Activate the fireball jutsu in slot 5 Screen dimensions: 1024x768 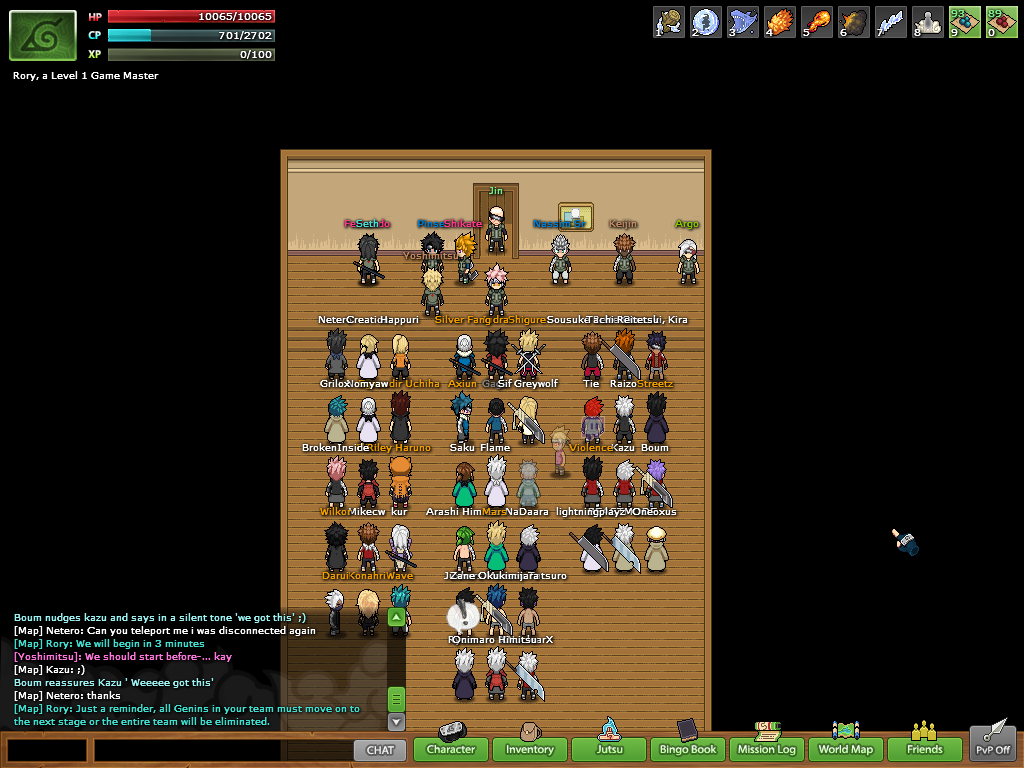pyautogui.click(x=817, y=22)
